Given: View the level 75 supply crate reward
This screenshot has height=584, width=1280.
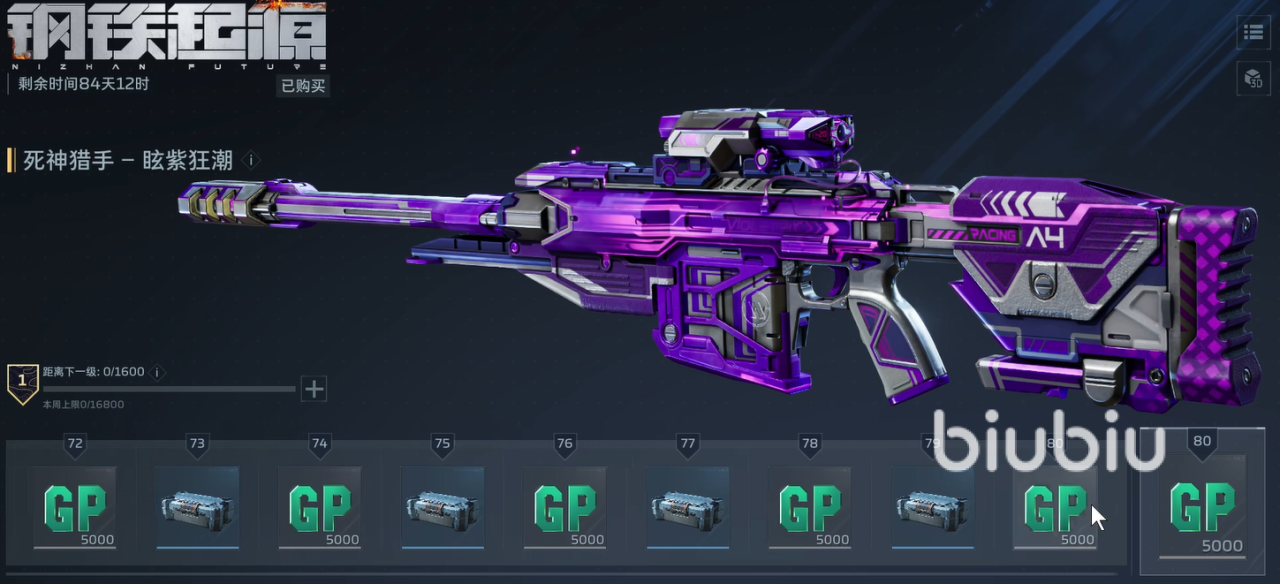Looking at the screenshot, I should point(442,507).
